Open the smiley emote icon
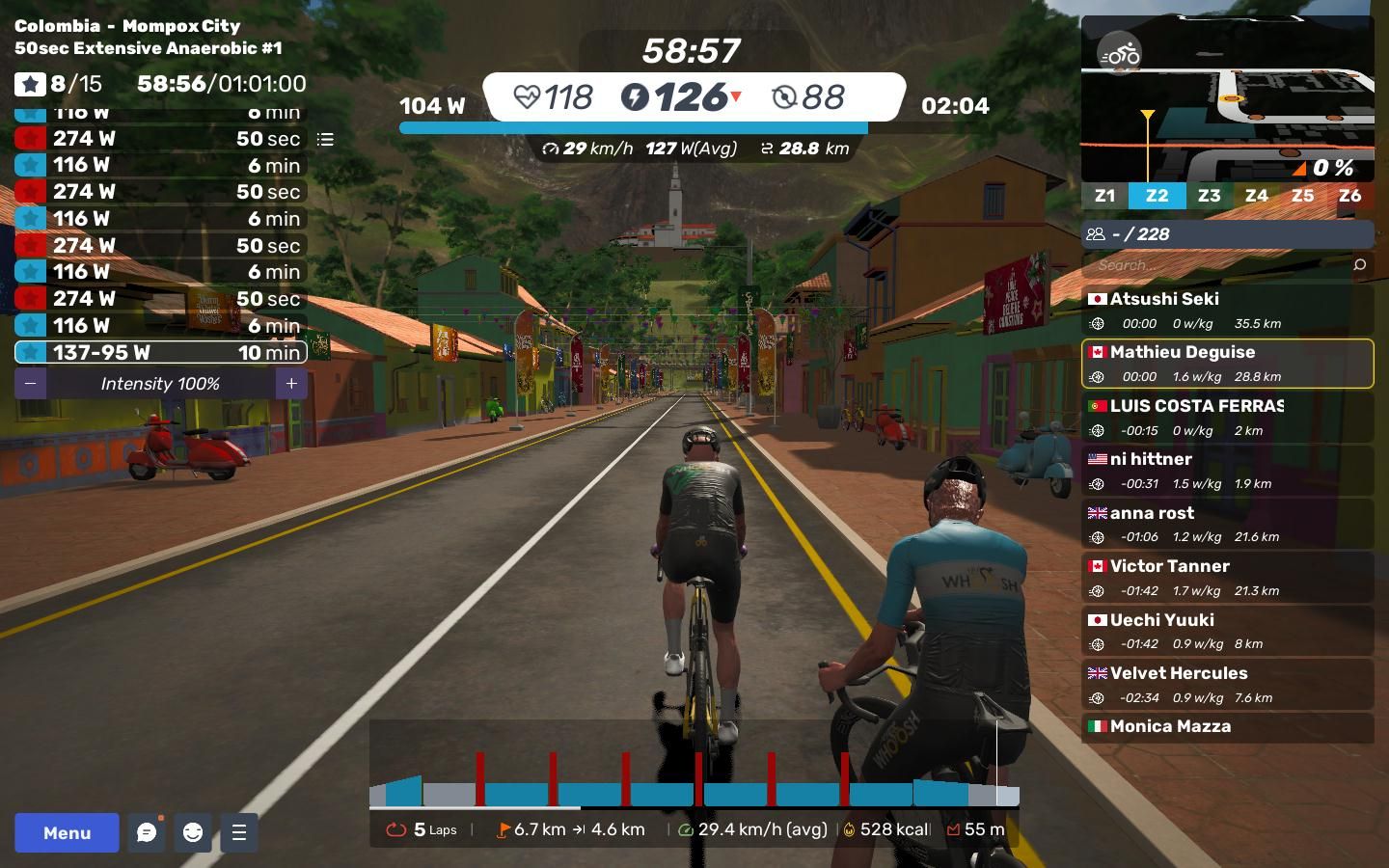Viewport: 1389px width, 868px height. [x=193, y=832]
